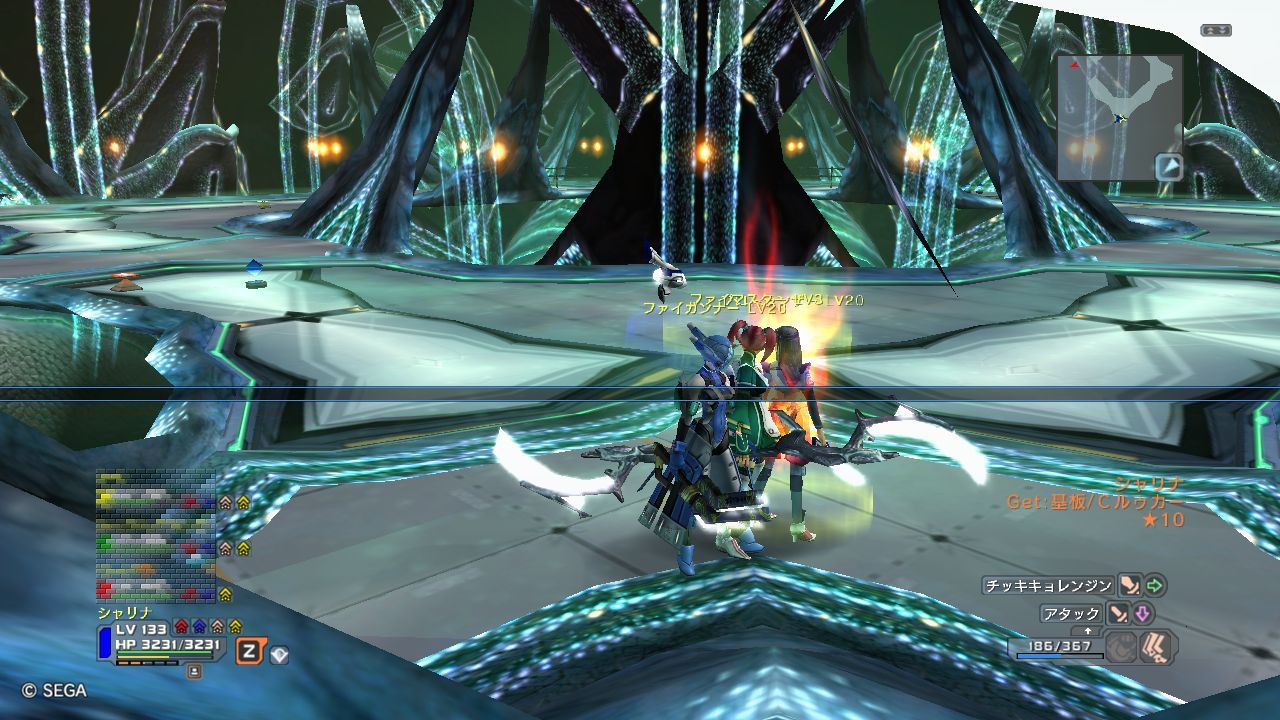
Task: Click the purple down-arrow palette icon
Action: tap(1143, 614)
